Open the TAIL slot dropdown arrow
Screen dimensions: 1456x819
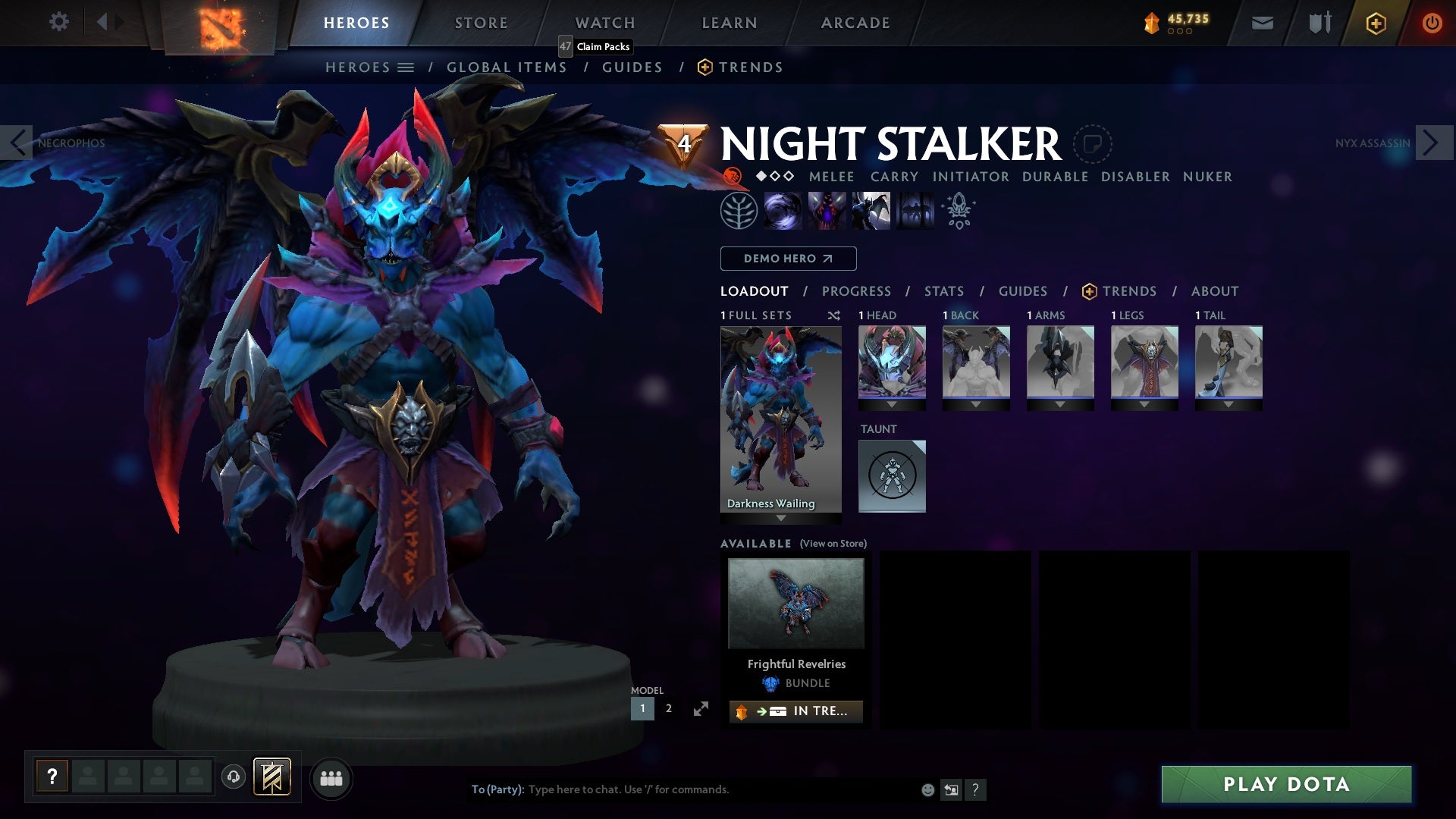1228,403
